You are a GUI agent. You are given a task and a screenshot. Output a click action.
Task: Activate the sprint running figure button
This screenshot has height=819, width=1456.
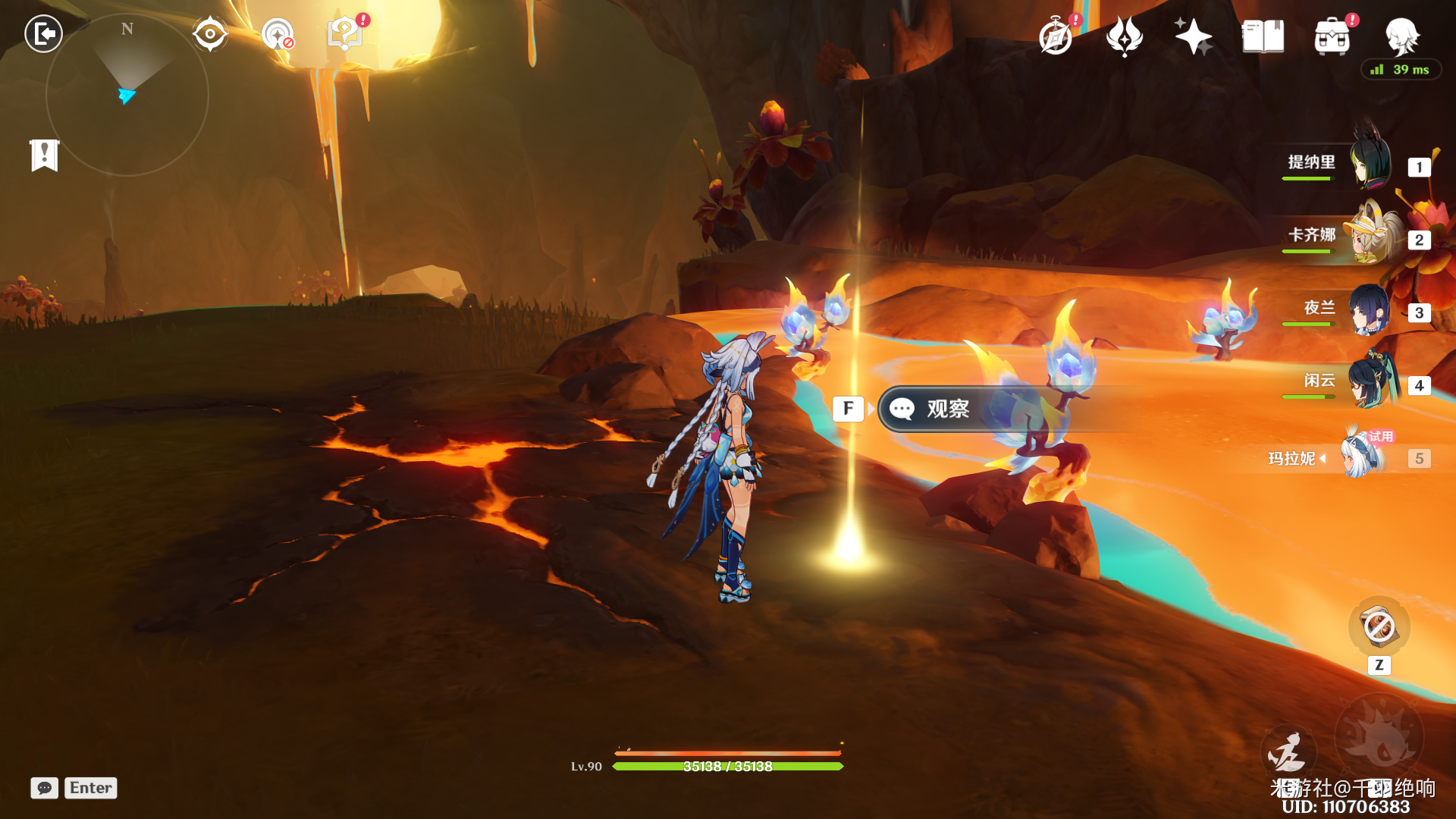pyautogui.click(x=1287, y=752)
